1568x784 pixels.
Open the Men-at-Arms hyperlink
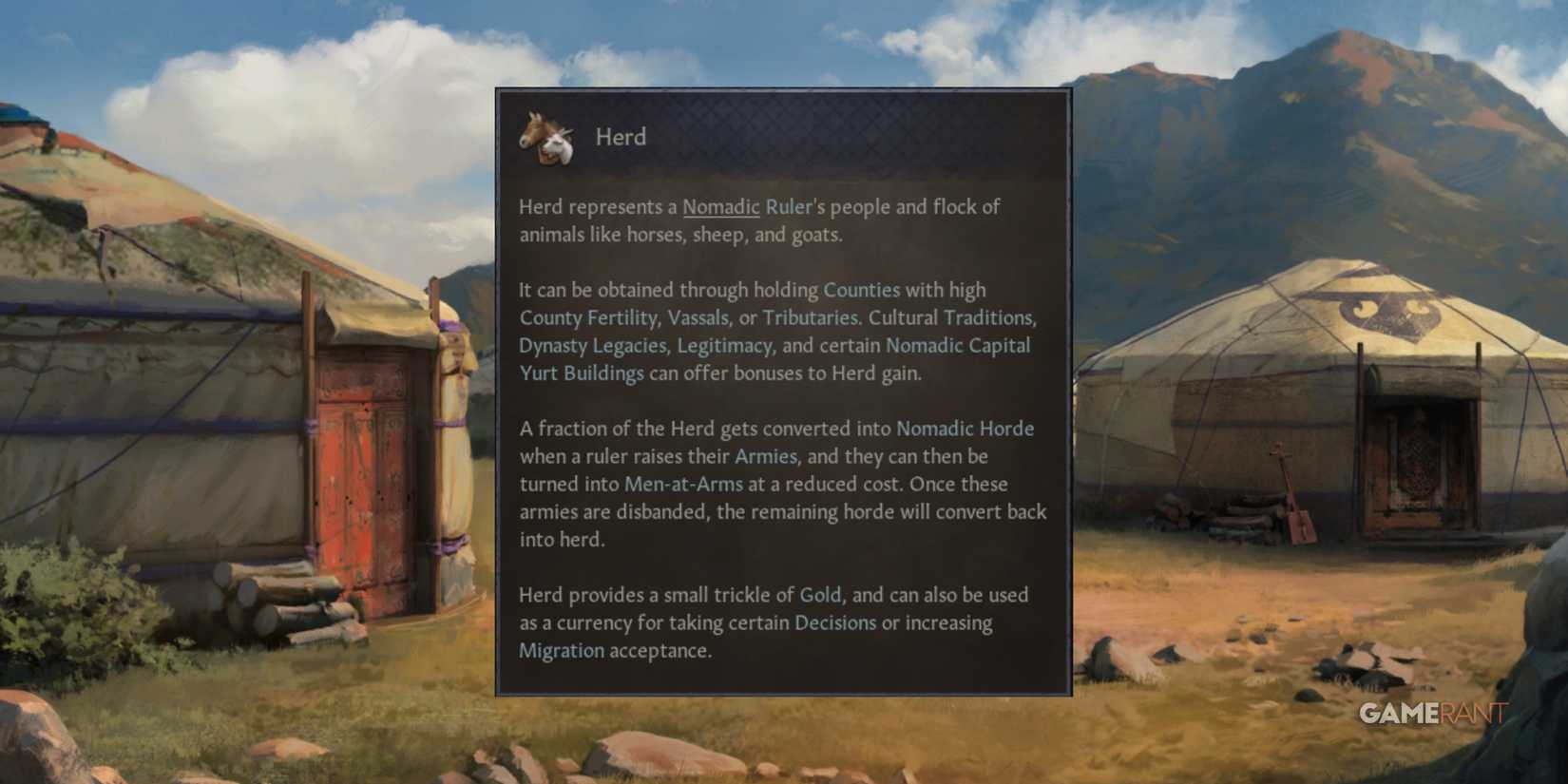click(684, 484)
